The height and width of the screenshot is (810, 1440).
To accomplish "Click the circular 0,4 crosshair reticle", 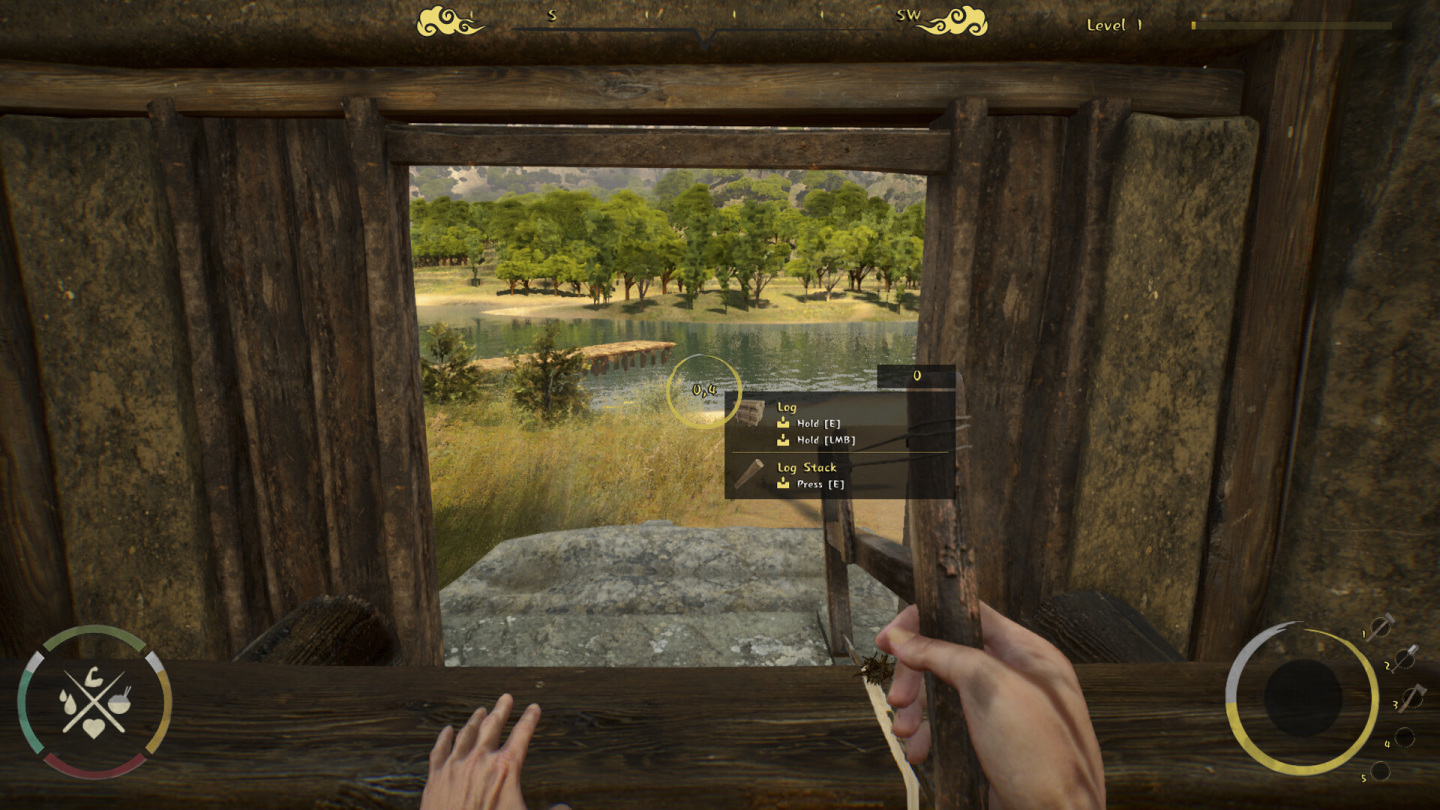I will 703,391.
